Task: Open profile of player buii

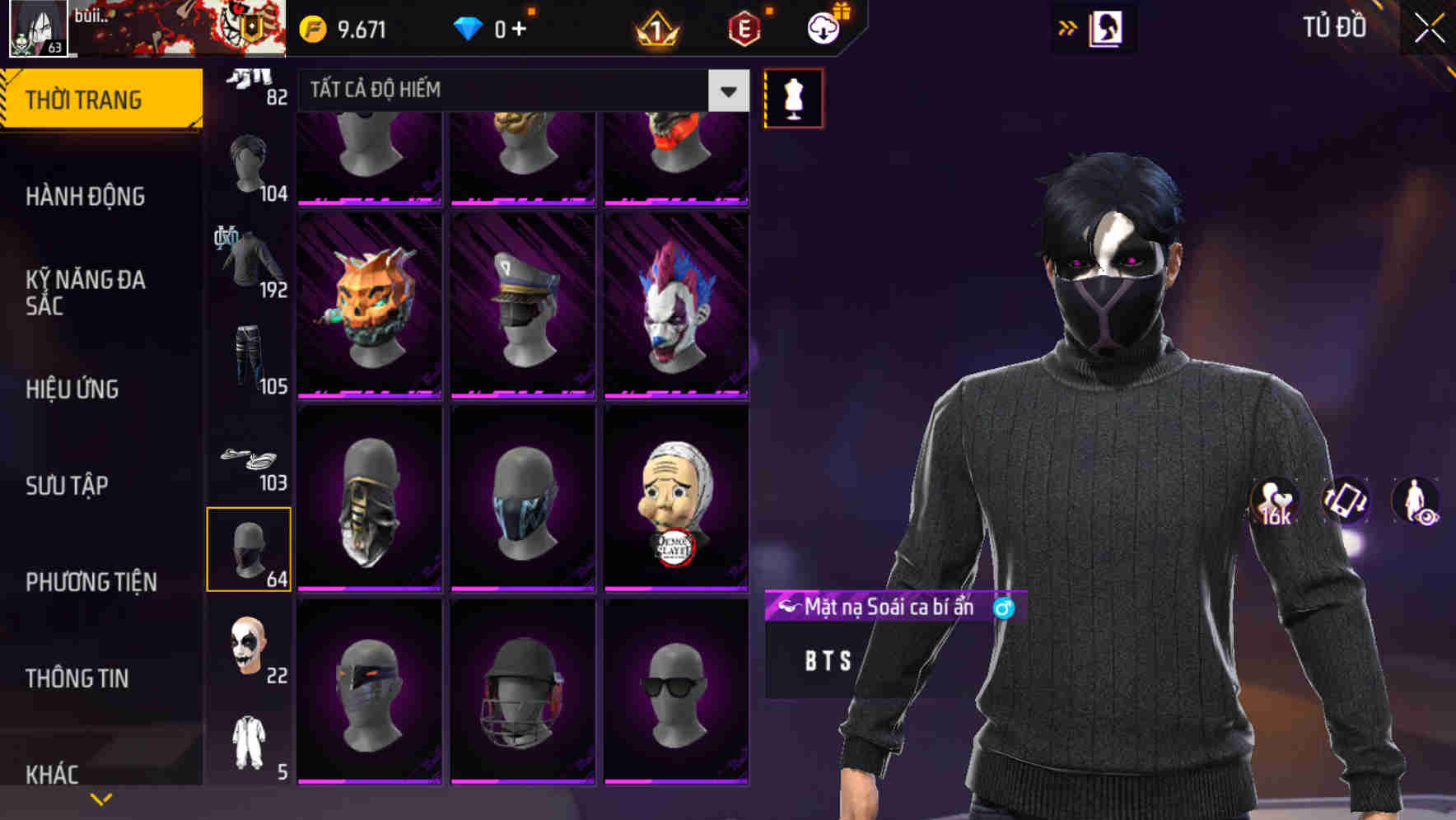Action: coord(37,29)
